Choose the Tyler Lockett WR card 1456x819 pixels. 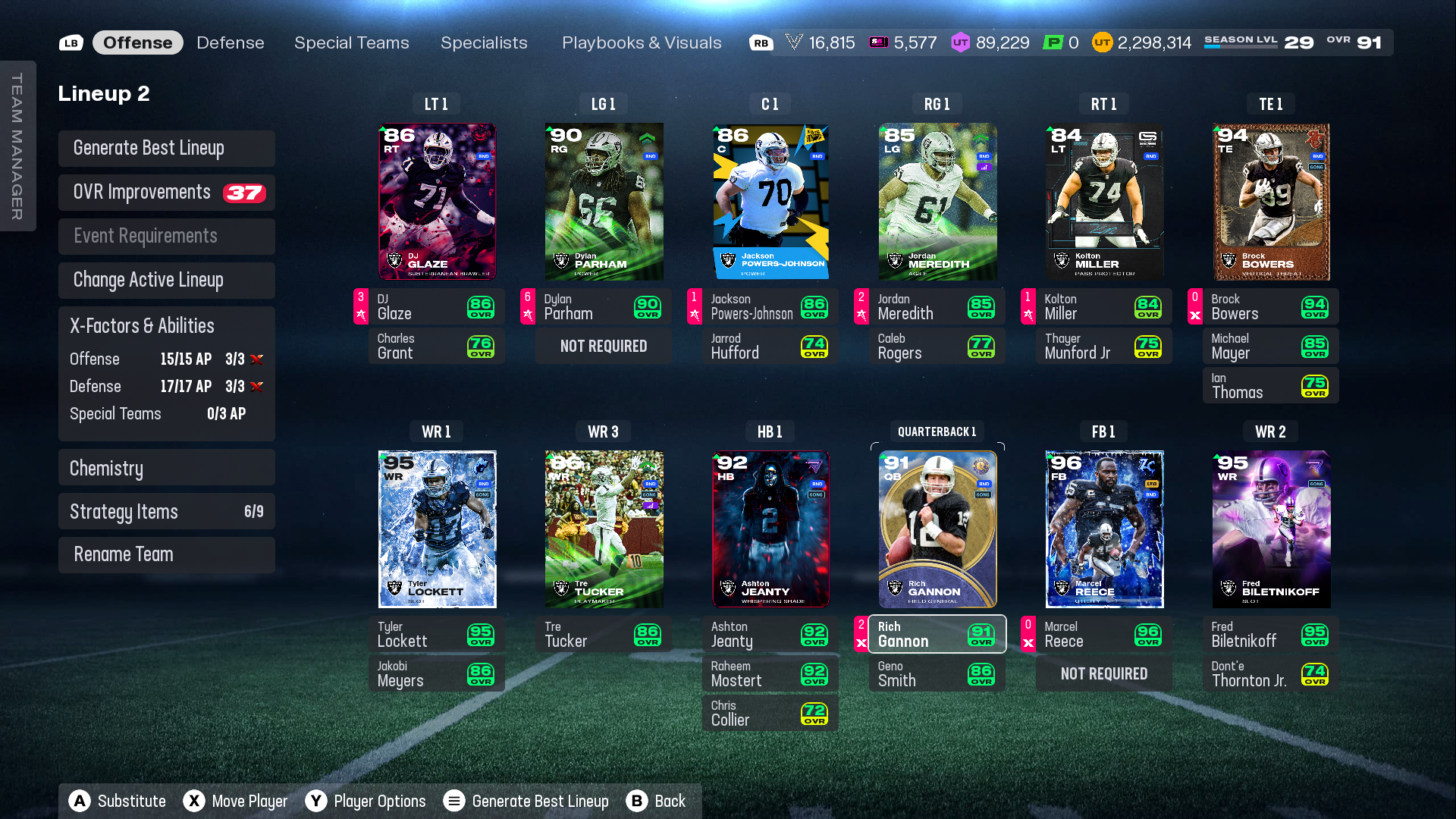[x=437, y=529]
